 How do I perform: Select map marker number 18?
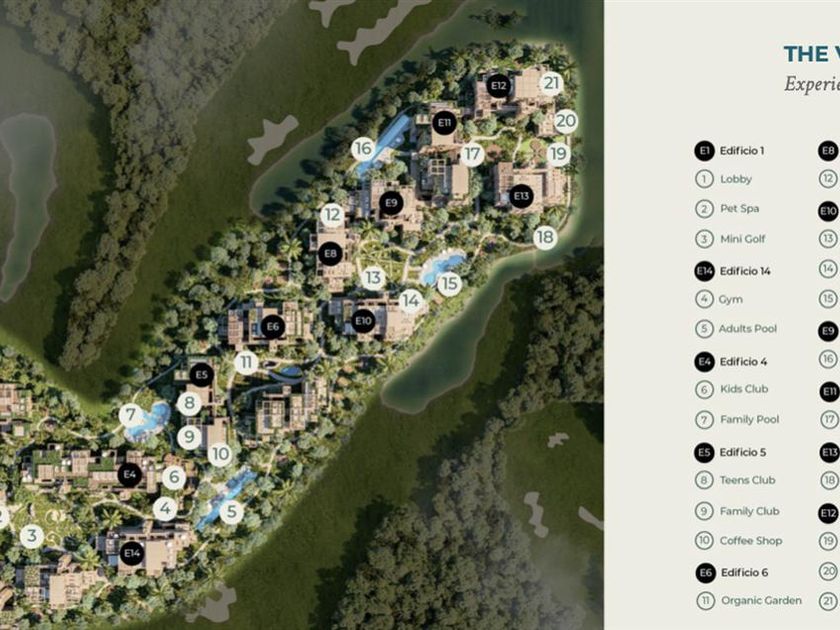coord(545,237)
